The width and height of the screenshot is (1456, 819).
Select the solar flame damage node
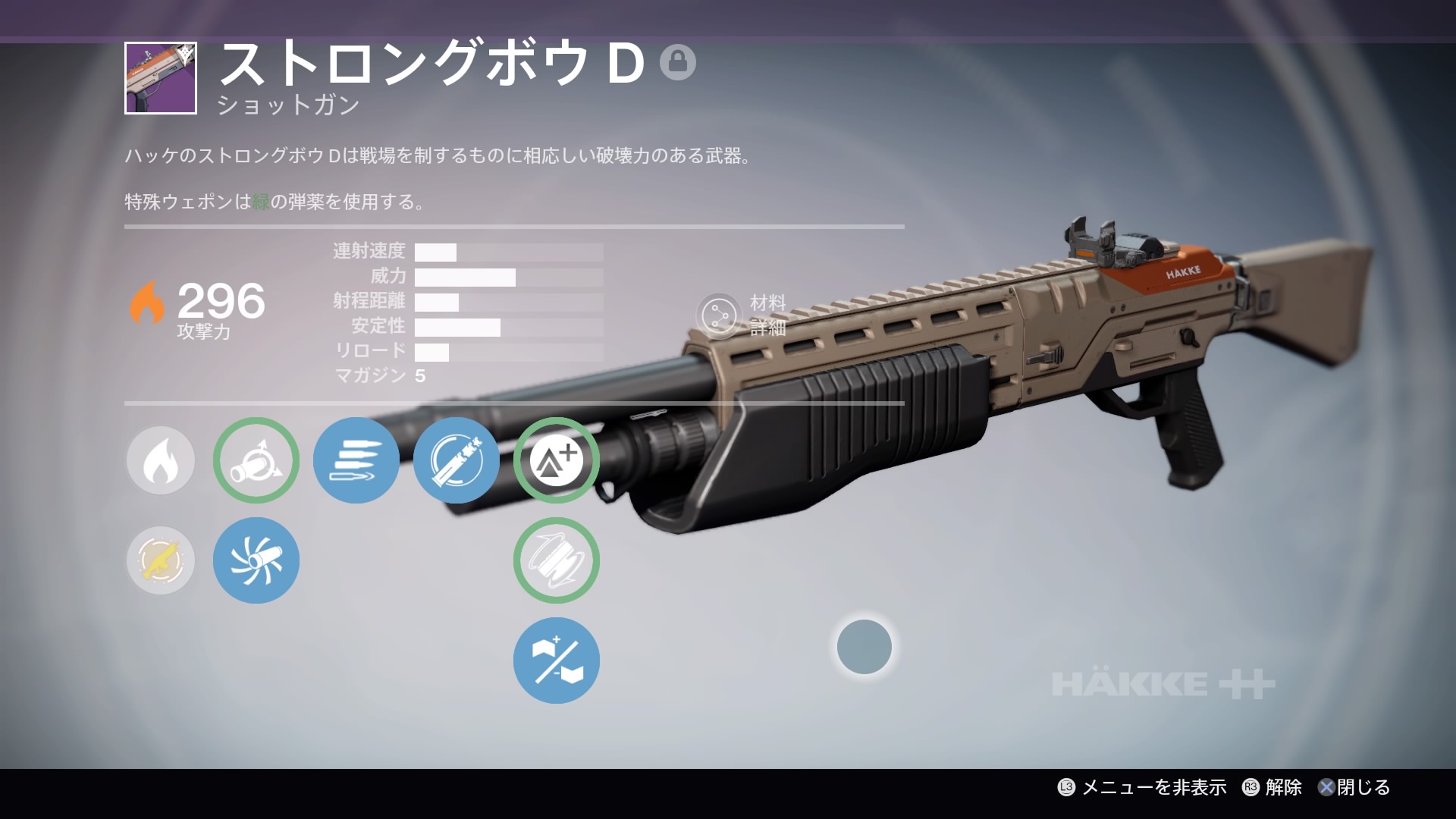(x=161, y=460)
